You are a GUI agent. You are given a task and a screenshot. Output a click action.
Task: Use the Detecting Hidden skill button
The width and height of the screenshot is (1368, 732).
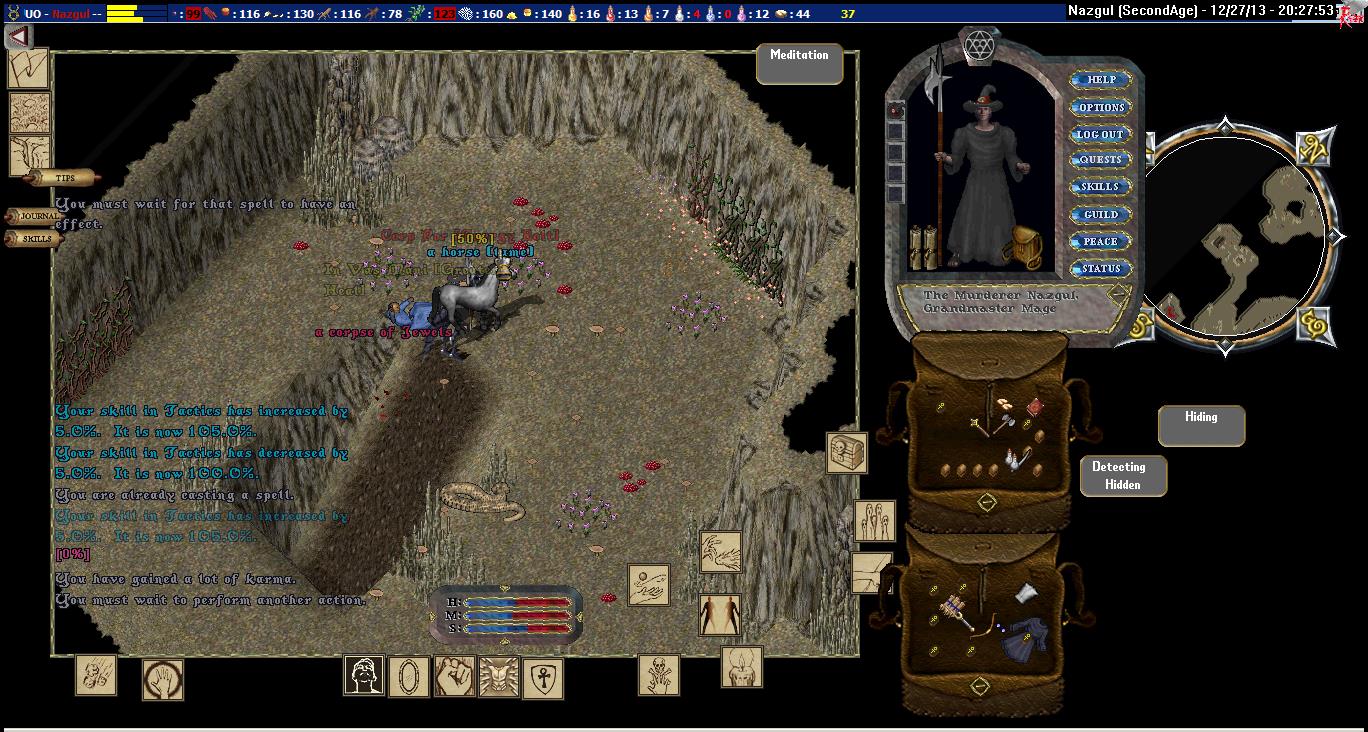(x=1123, y=475)
